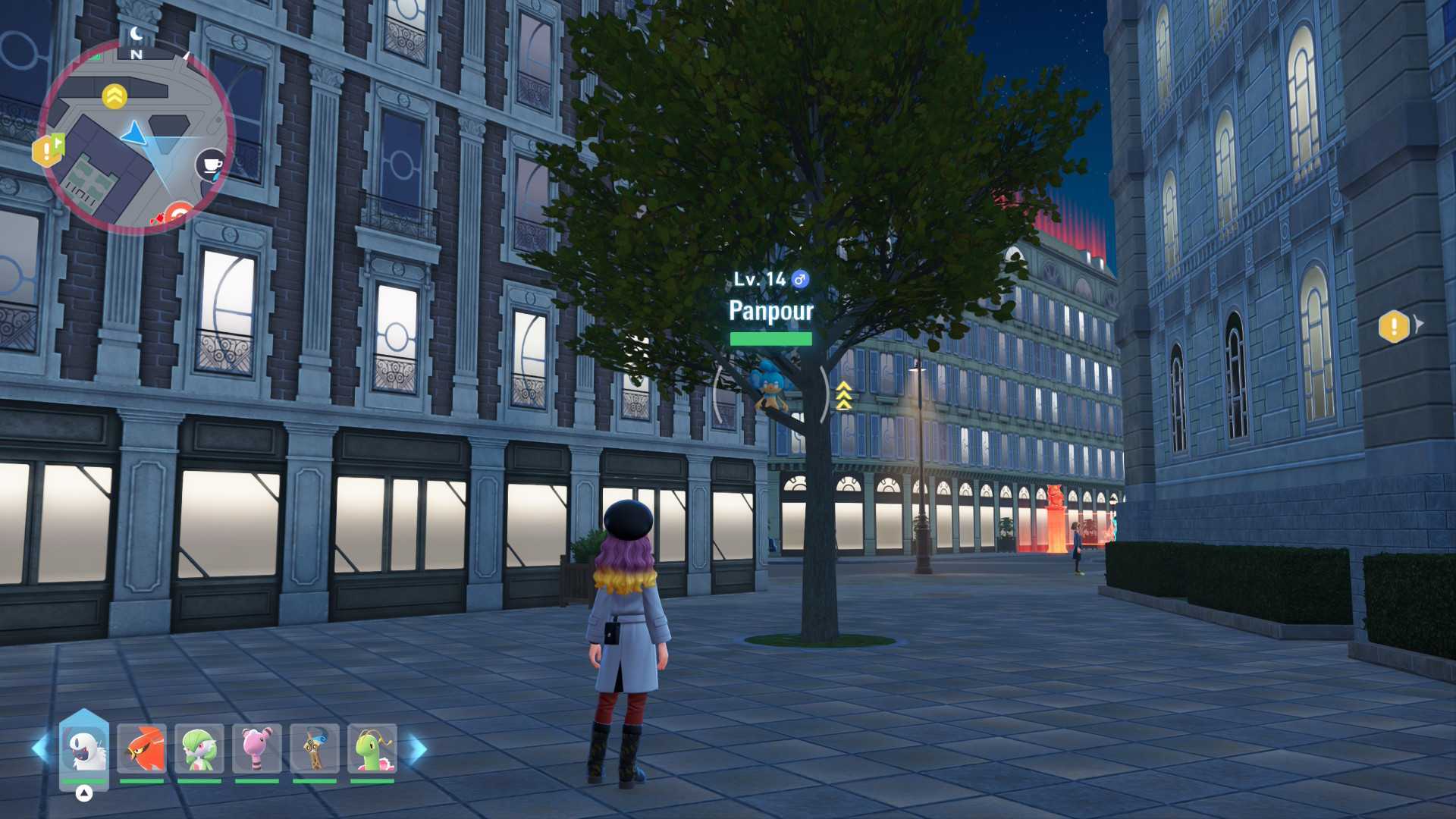Click the coffee cup café marker on minimap
The width and height of the screenshot is (1456, 819).
point(212,164)
